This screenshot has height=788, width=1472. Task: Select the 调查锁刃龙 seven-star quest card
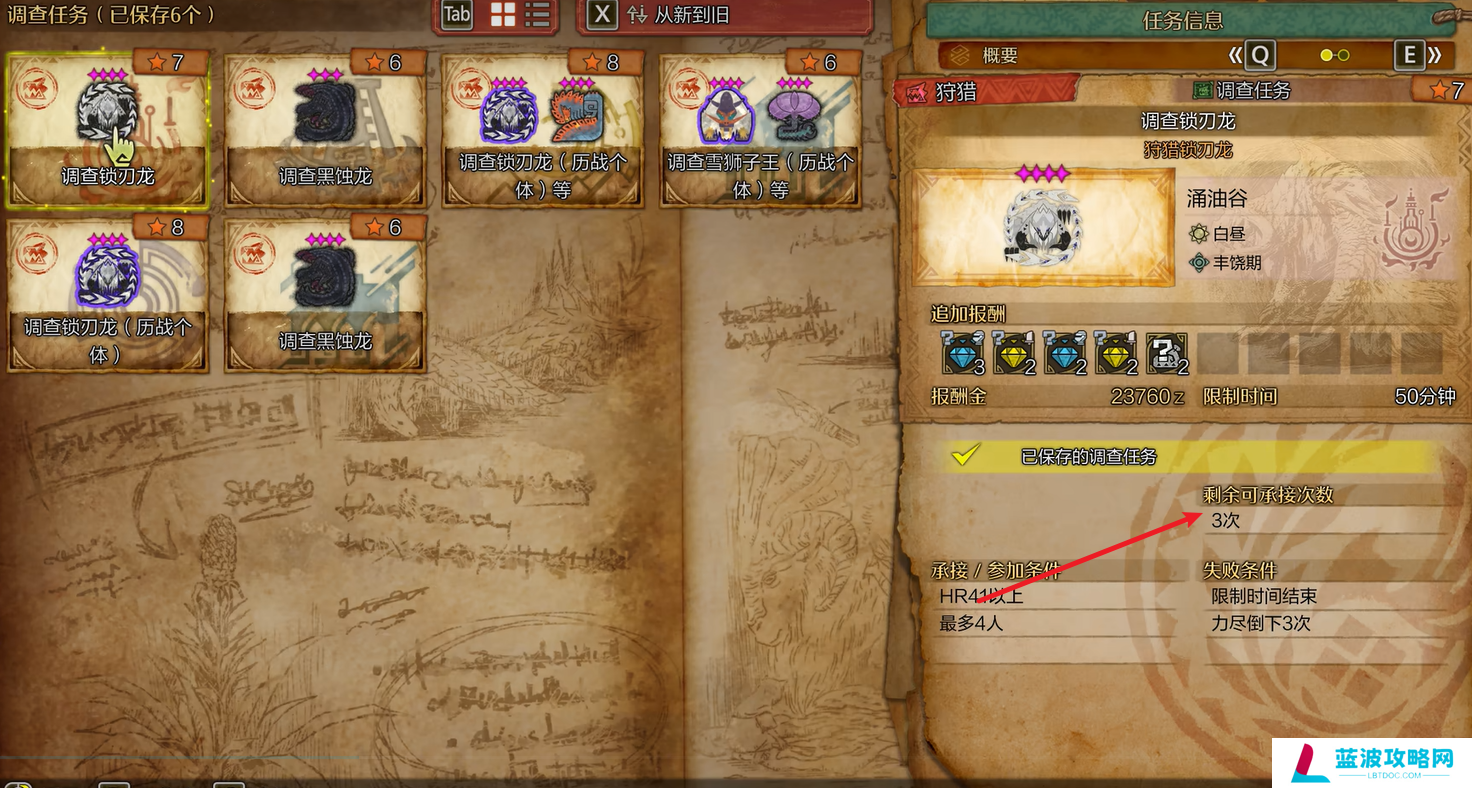[x=107, y=130]
